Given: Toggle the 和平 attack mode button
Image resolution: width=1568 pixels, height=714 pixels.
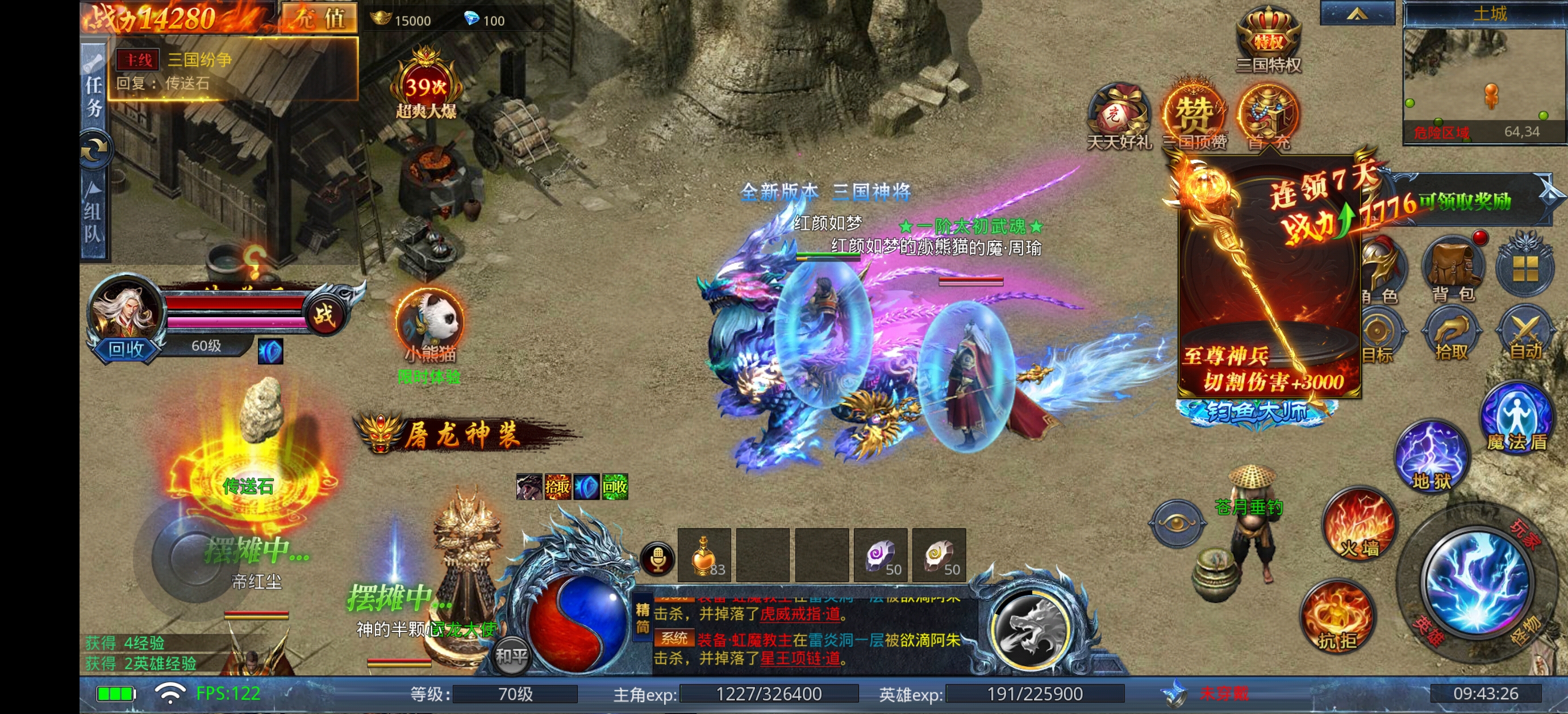Looking at the screenshot, I should 511,656.
